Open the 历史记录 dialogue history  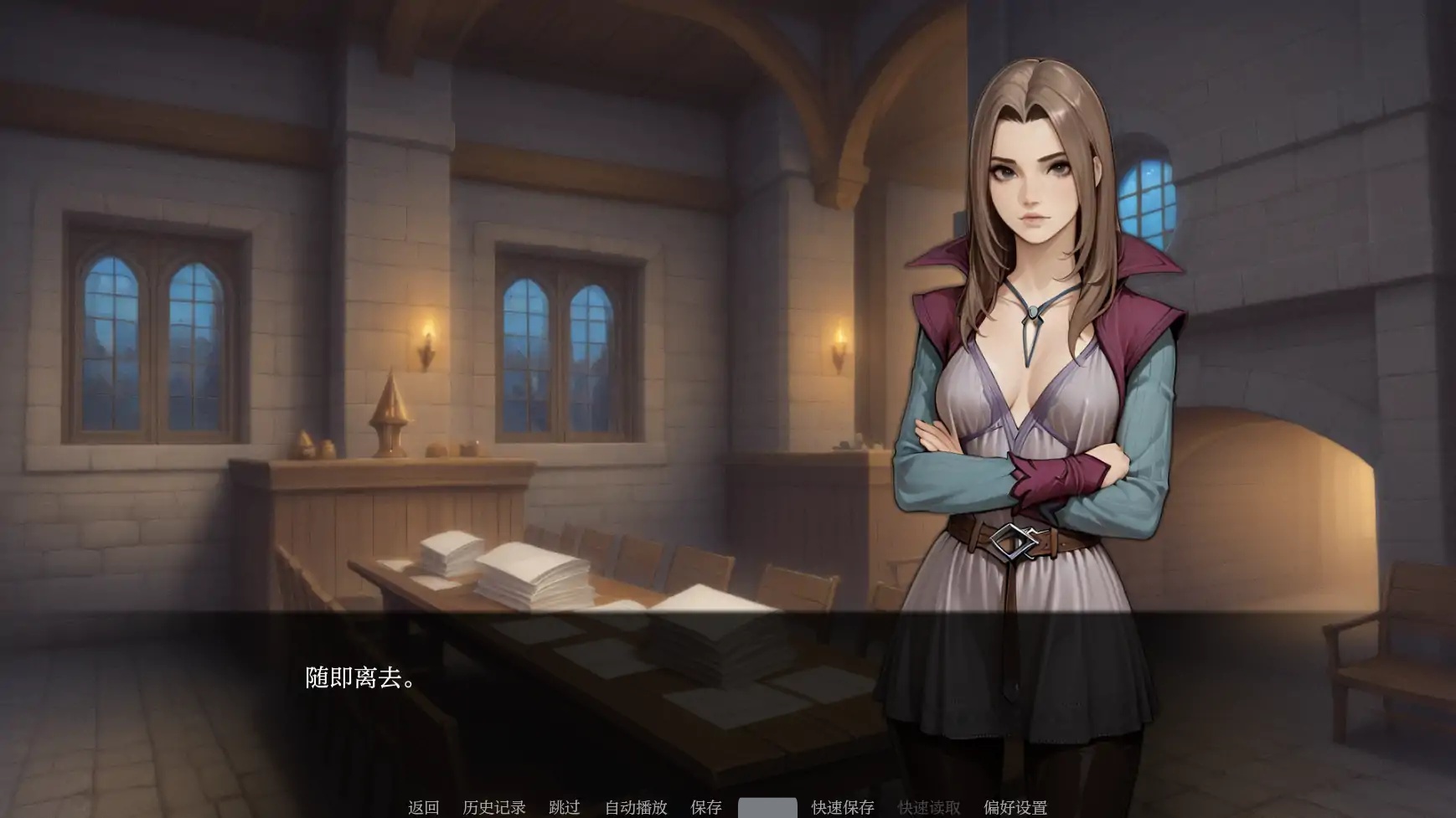(494, 806)
